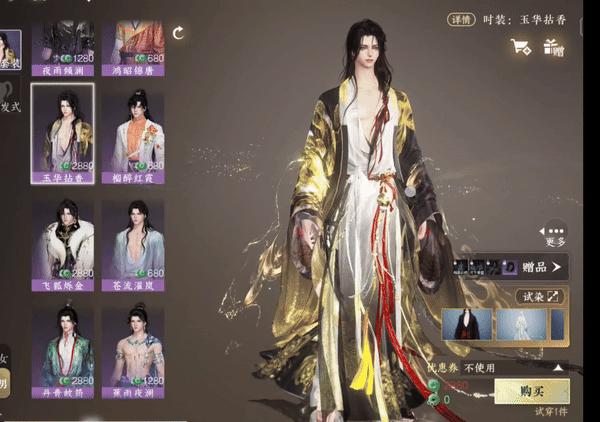
Task: Click the refresh arrow icon
Action: (x=179, y=34)
